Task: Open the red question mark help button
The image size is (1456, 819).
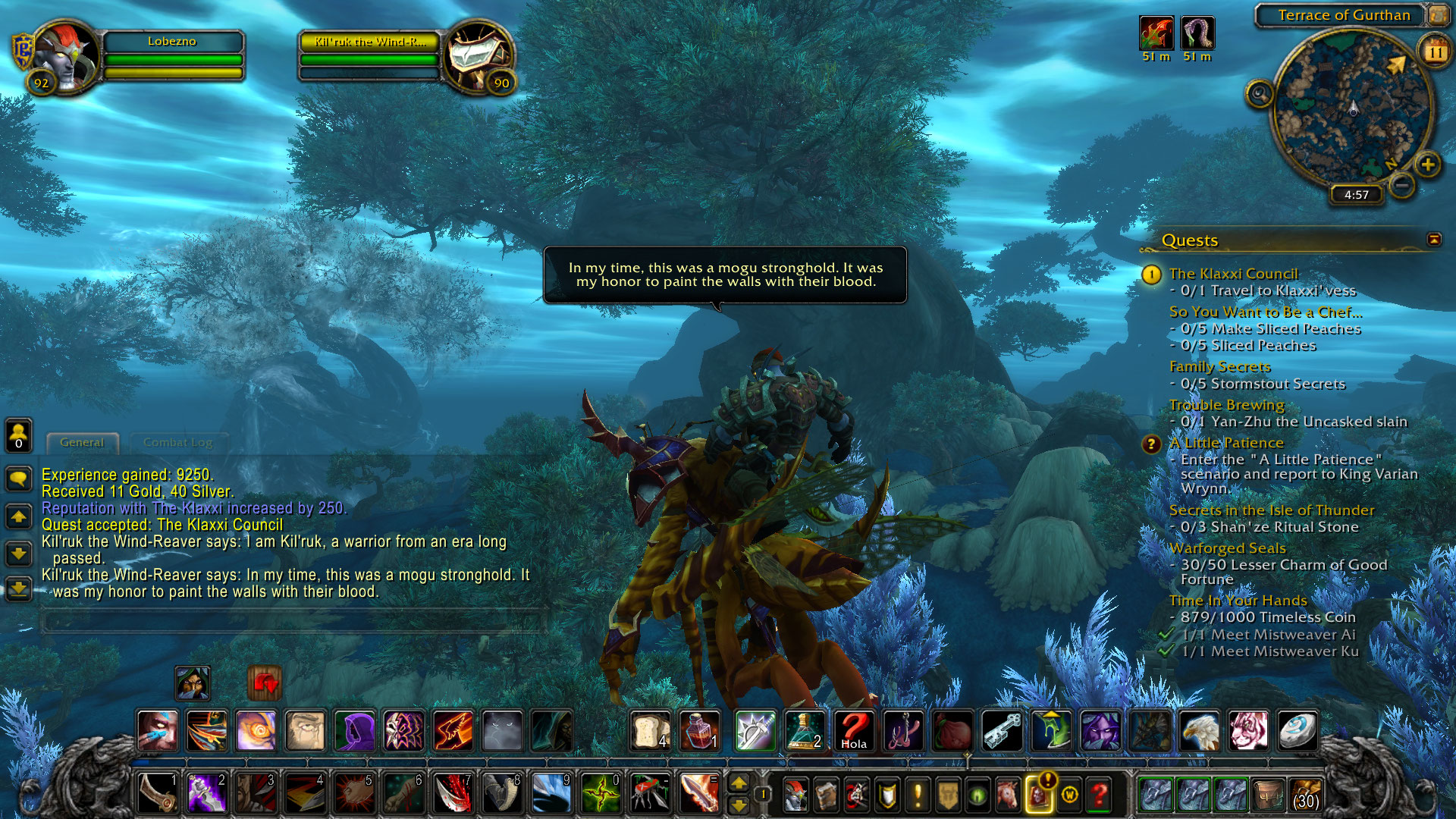Action: point(1099,795)
